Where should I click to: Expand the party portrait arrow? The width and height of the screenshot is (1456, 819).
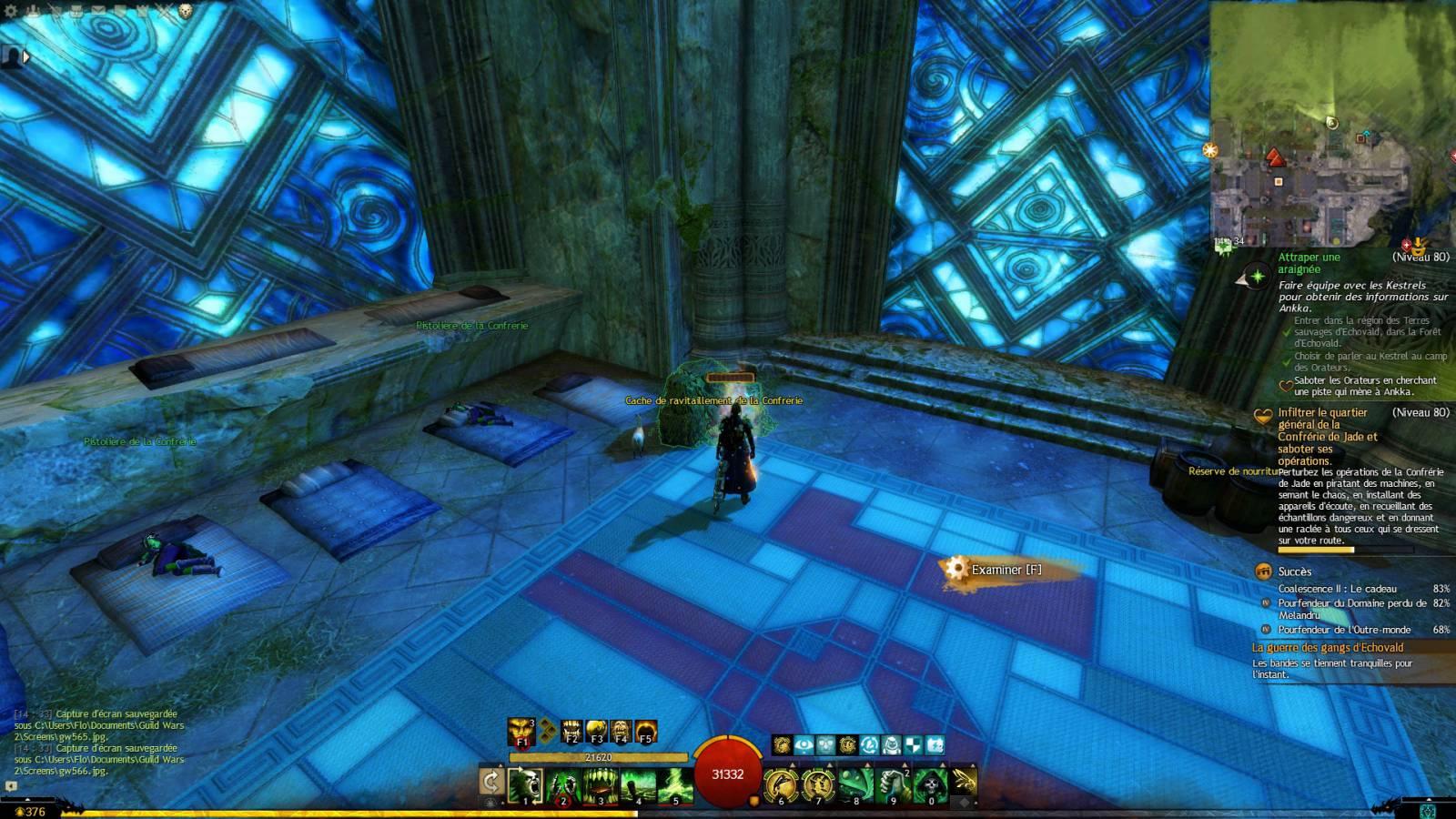pos(26,57)
